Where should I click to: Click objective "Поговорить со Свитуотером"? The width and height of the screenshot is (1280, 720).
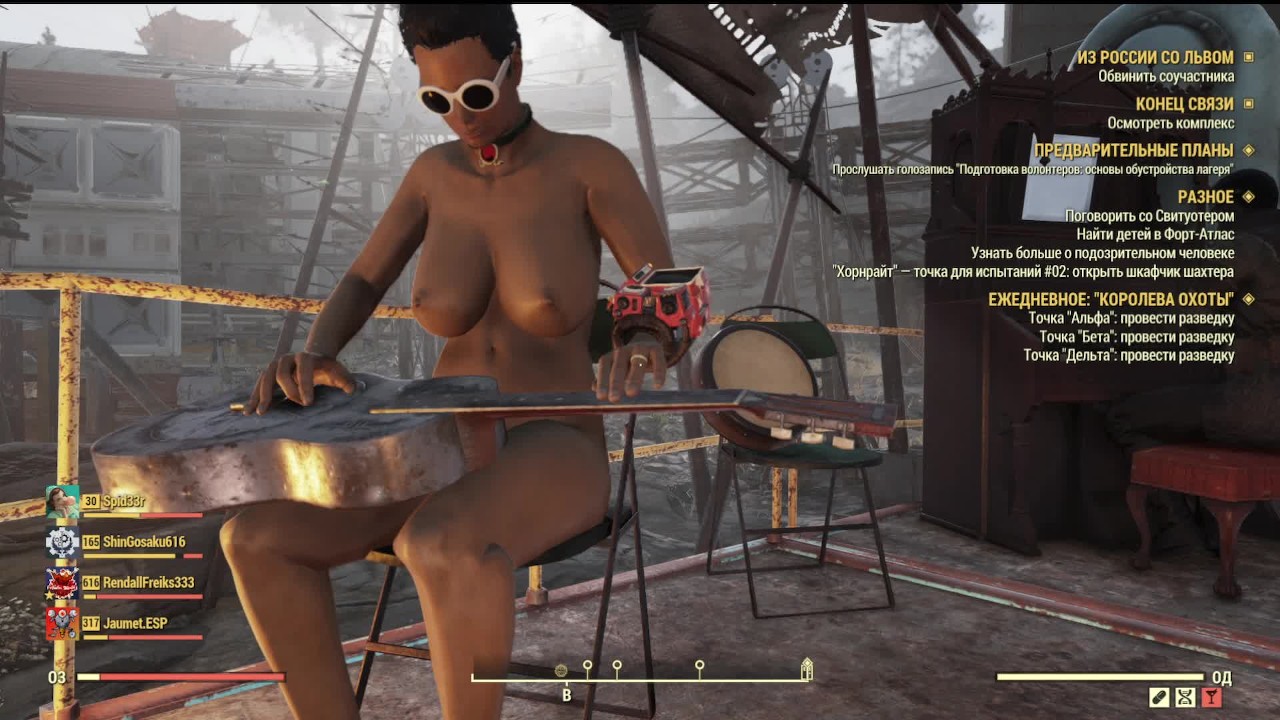1149,216
